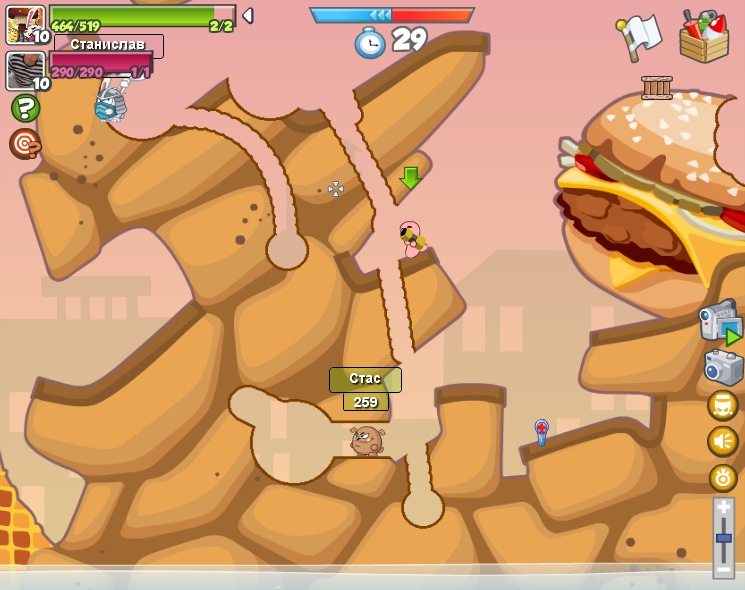Select the striped-shirt opponent avatar
Viewport: 745px width, 590px height.
click(25, 71)
